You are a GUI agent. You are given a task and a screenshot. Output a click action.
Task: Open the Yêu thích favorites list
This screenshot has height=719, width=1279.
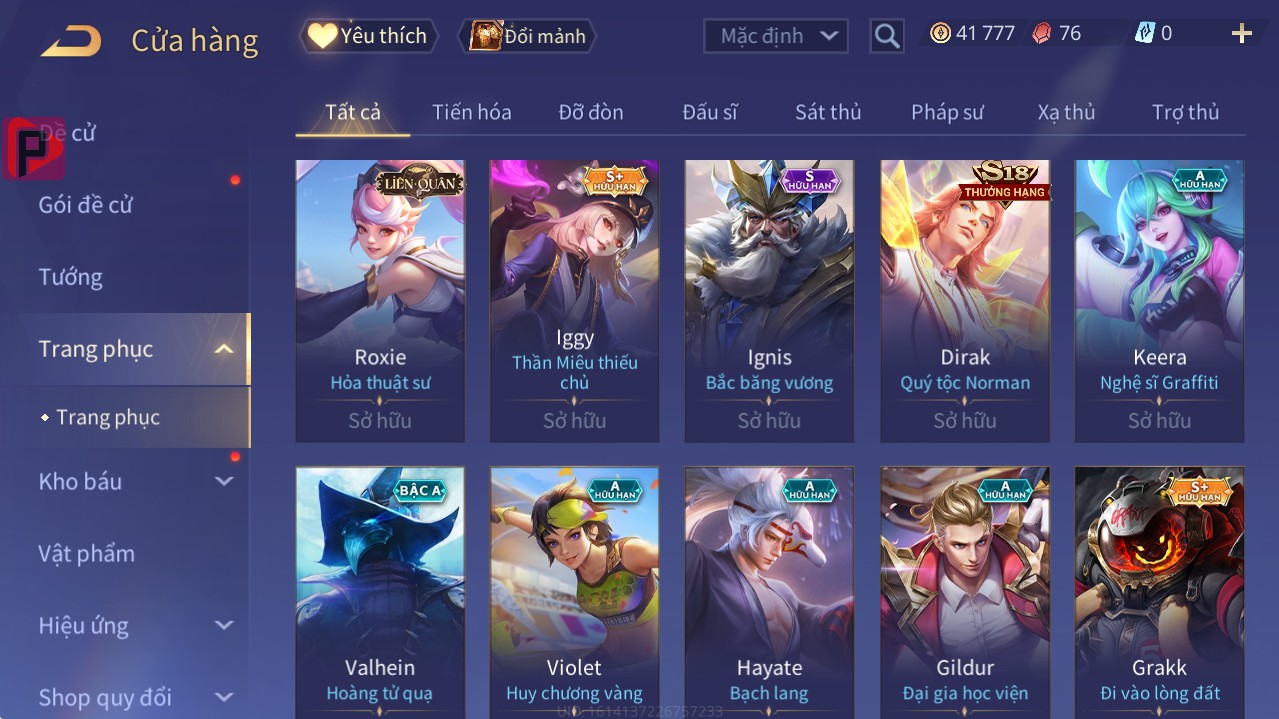click(369, 36)
